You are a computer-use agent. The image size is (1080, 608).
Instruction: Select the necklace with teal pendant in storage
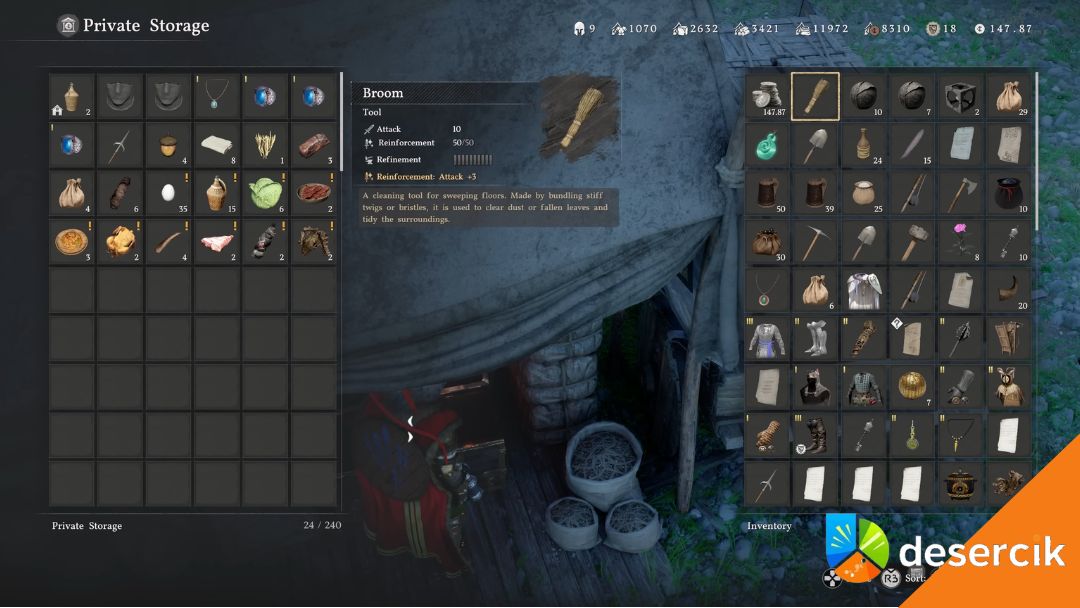click(x=216, y=96)
